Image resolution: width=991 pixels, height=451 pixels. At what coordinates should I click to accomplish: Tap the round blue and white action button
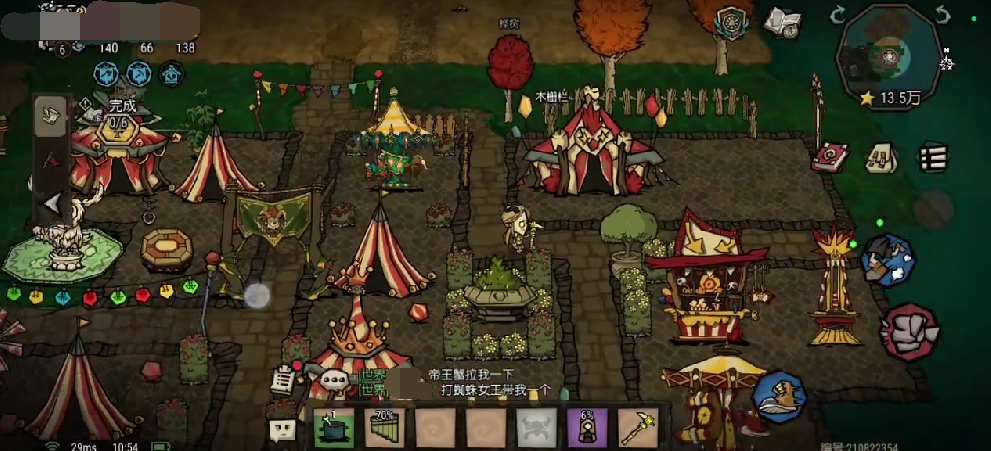(888, 260)
